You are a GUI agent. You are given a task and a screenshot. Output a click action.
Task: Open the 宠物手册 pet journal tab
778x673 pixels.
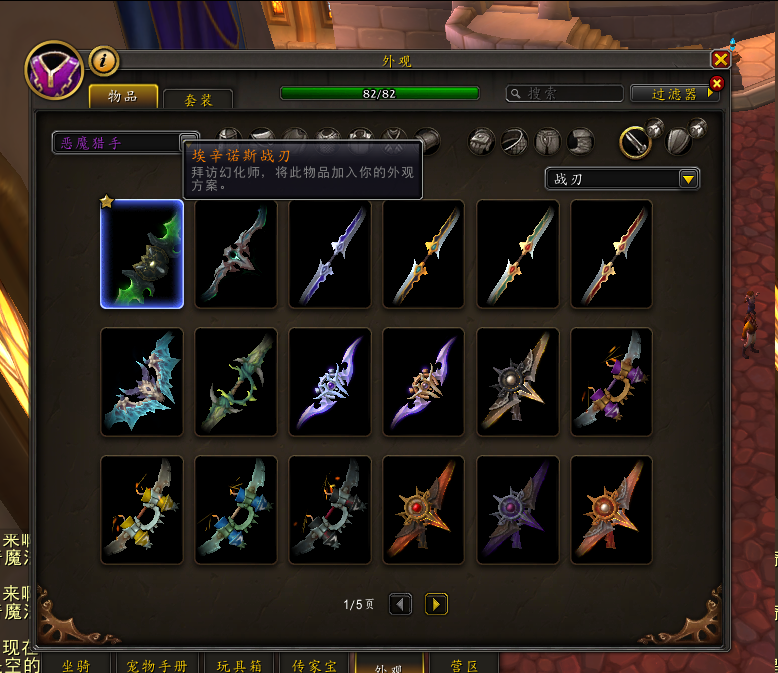pyautogui.click(x=157, y=665)
